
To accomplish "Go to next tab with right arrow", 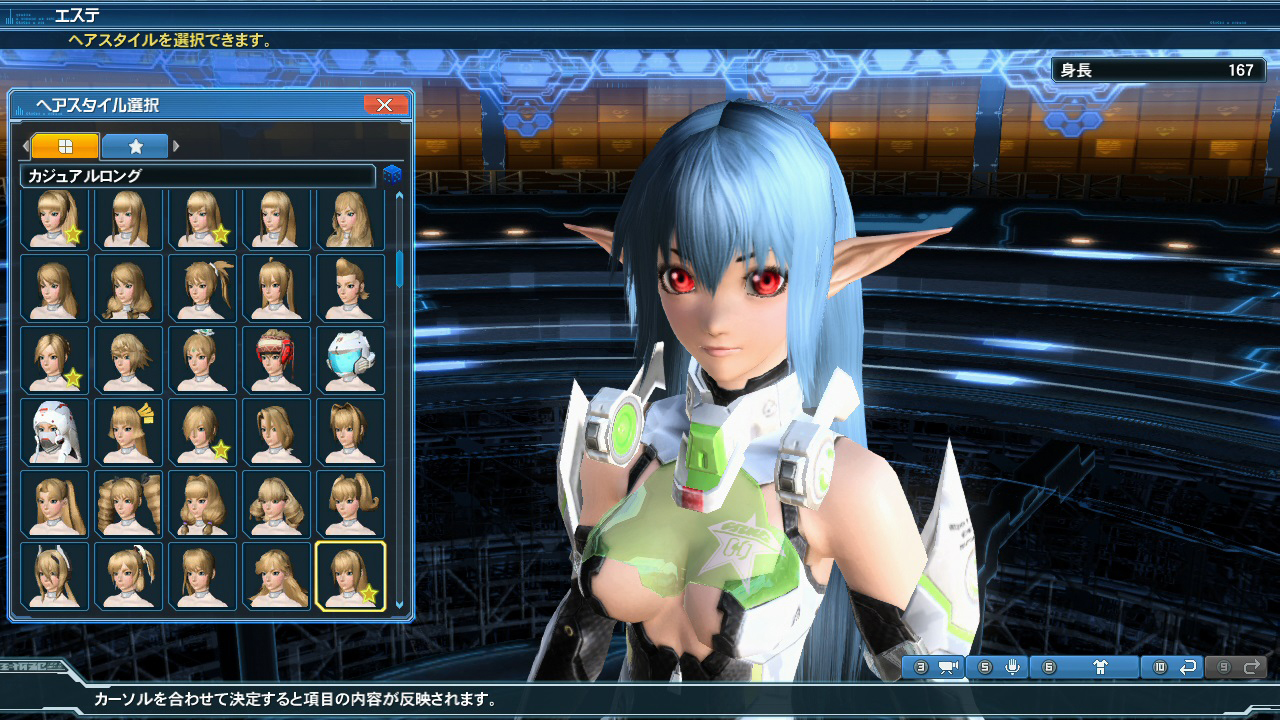I will pyautogui.click(x=177, y=146).
